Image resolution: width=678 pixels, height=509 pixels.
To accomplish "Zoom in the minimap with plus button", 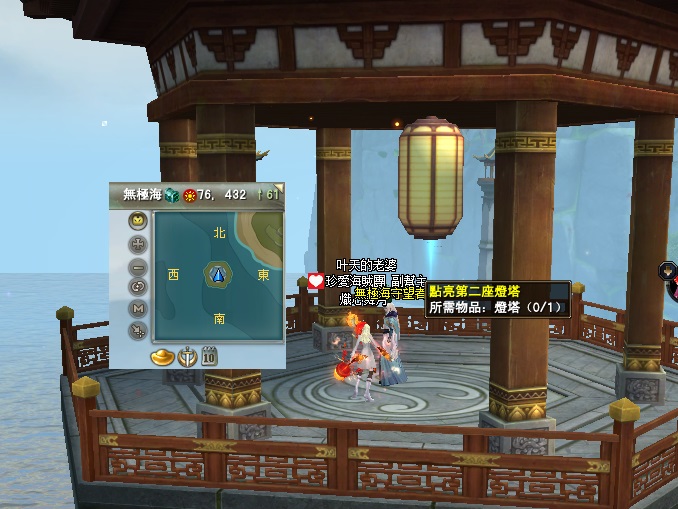I will click(138, 243).
